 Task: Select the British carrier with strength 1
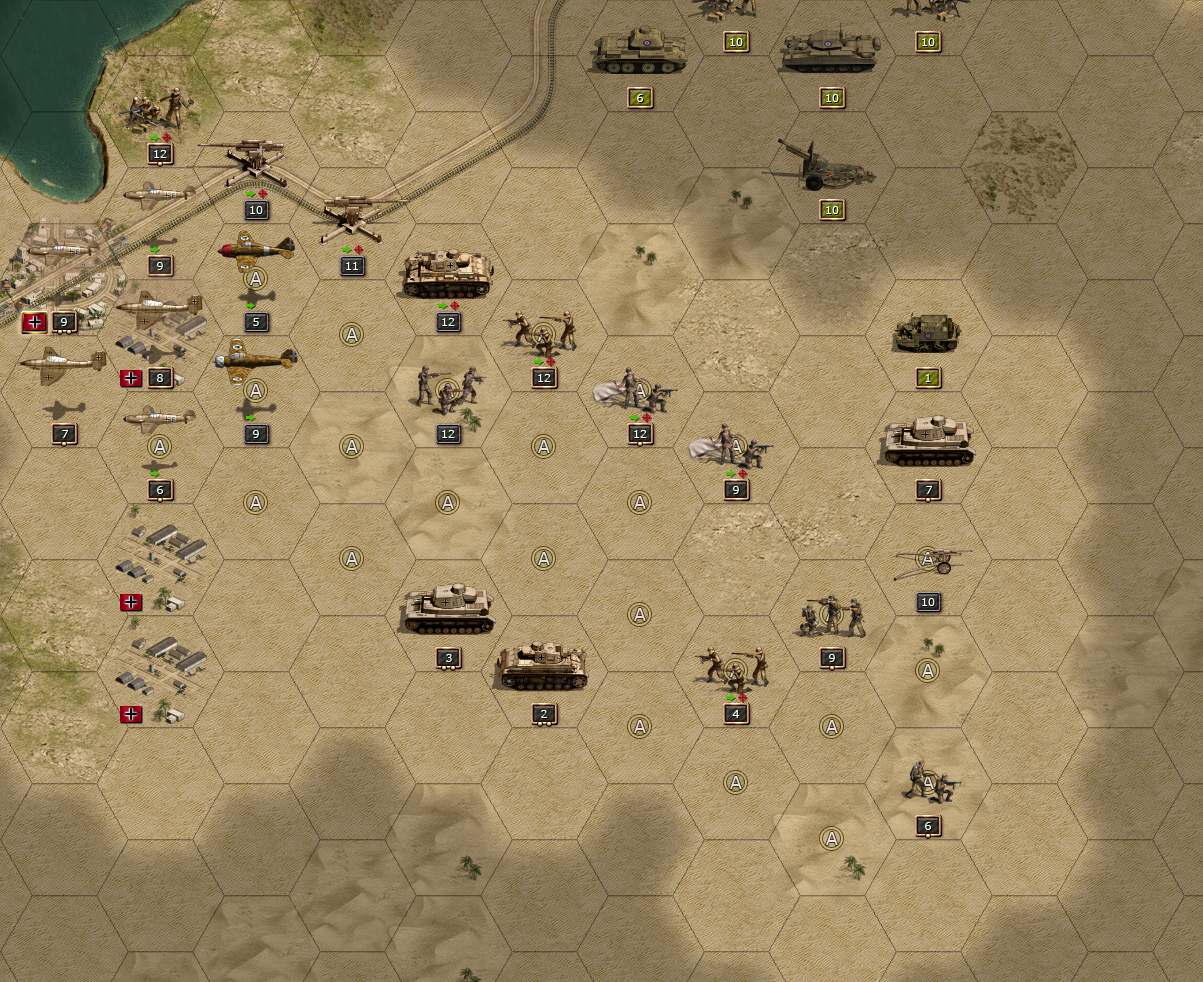(x=929, y=333)
